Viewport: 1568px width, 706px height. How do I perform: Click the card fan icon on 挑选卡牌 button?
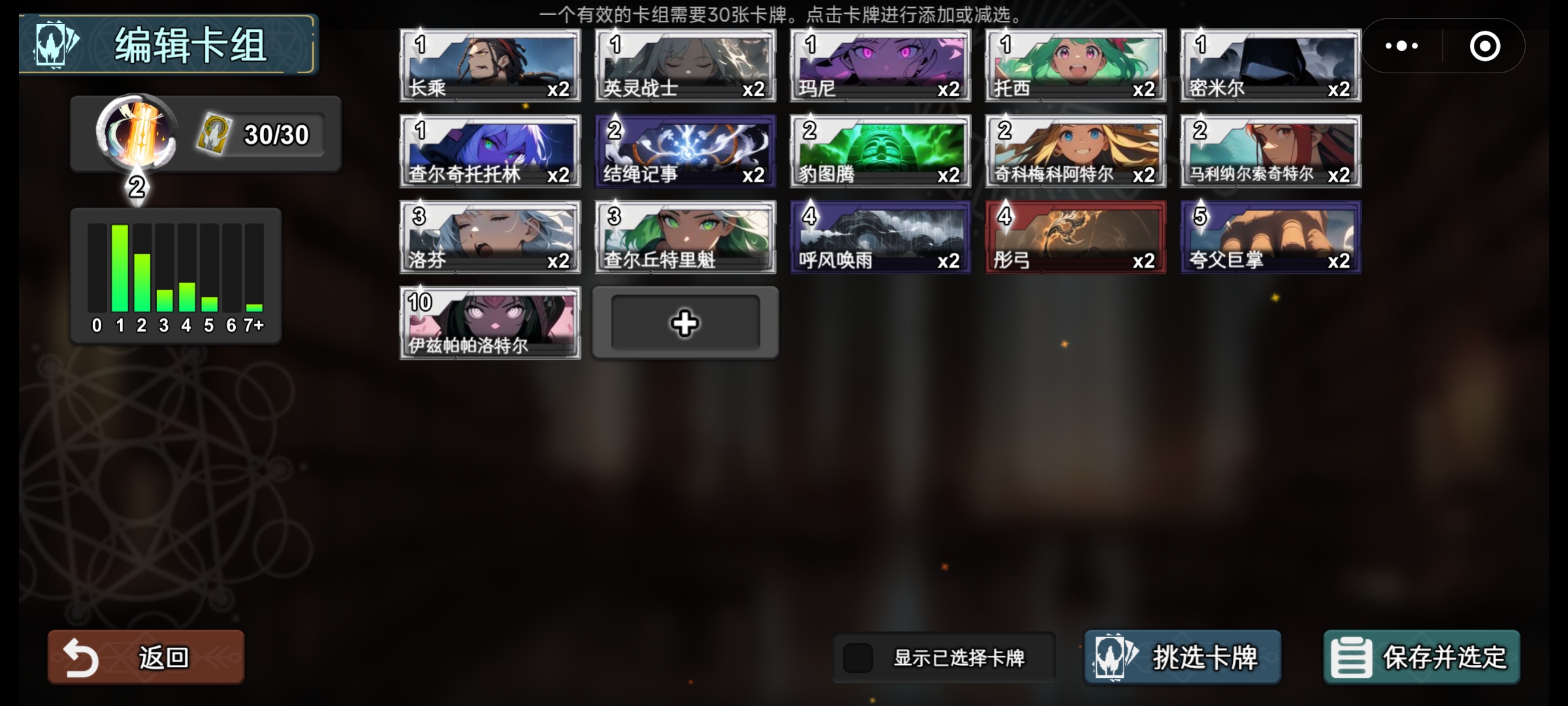pyautogui.click(x=1115, y=657)
